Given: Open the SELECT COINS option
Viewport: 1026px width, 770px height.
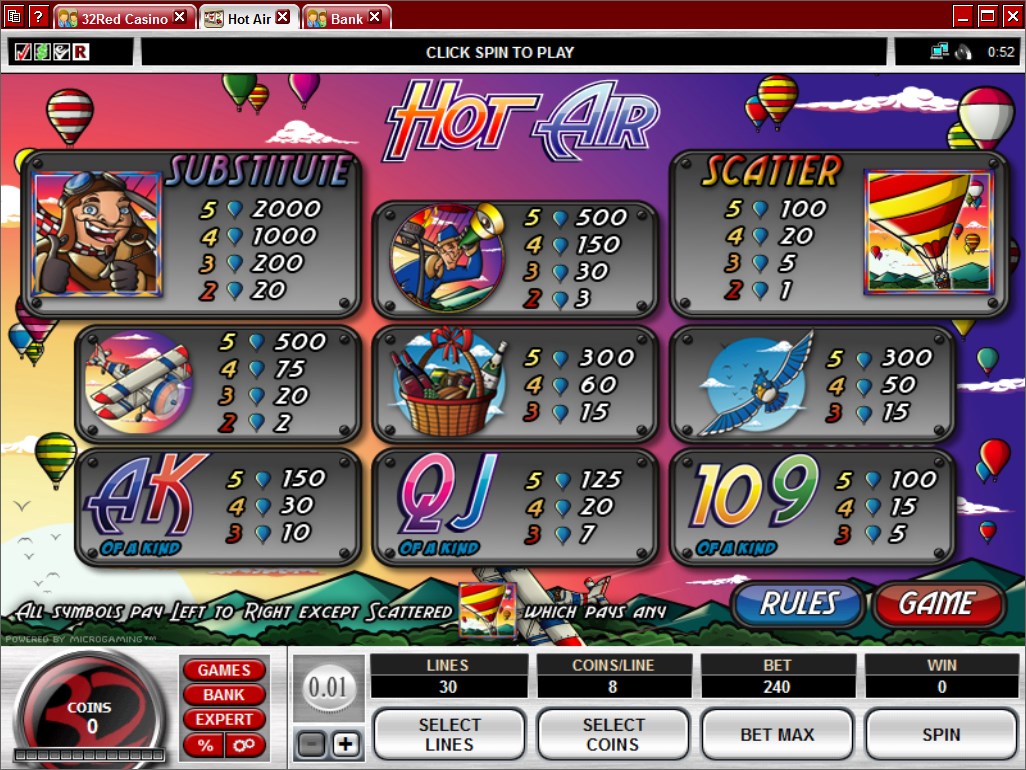Looking at the screenshot, I should pos(612,734).
